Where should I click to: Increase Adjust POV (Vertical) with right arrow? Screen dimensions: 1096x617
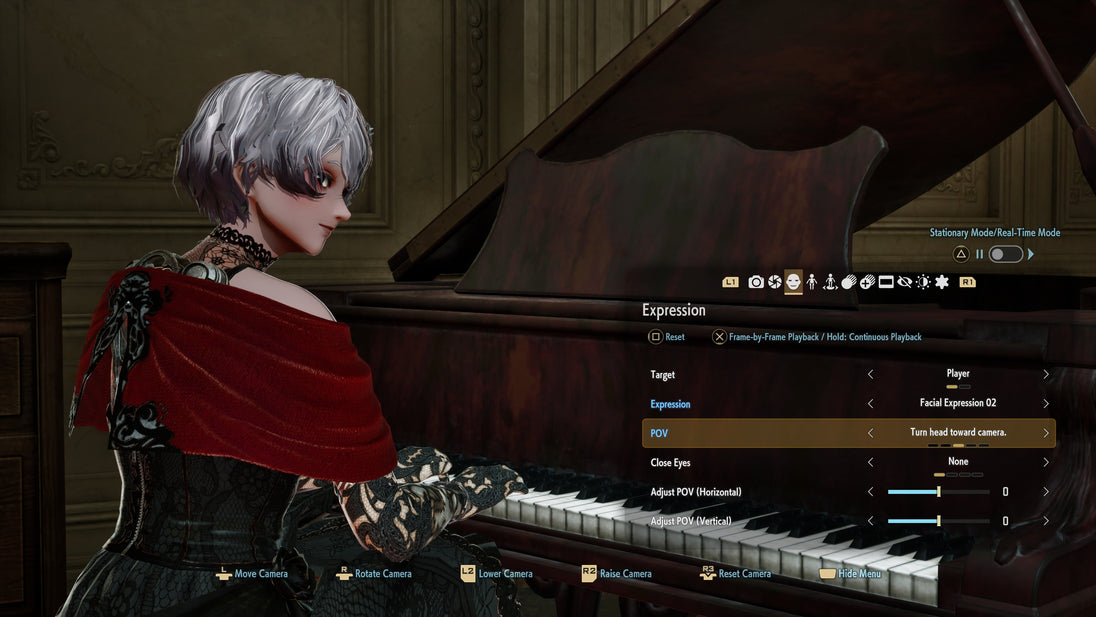pos(1046,521)
